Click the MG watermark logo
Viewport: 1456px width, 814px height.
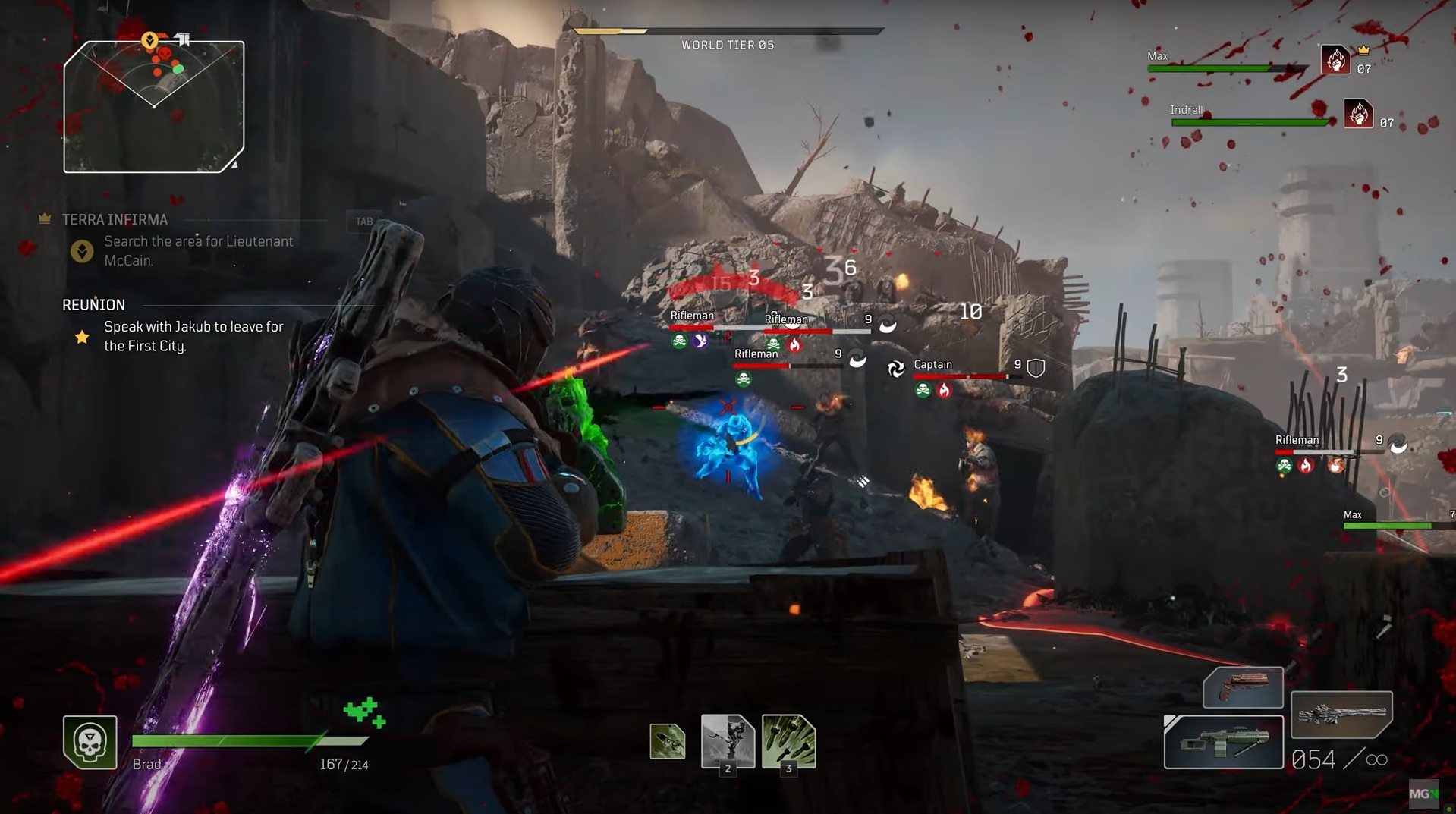tap(1423, 794)
